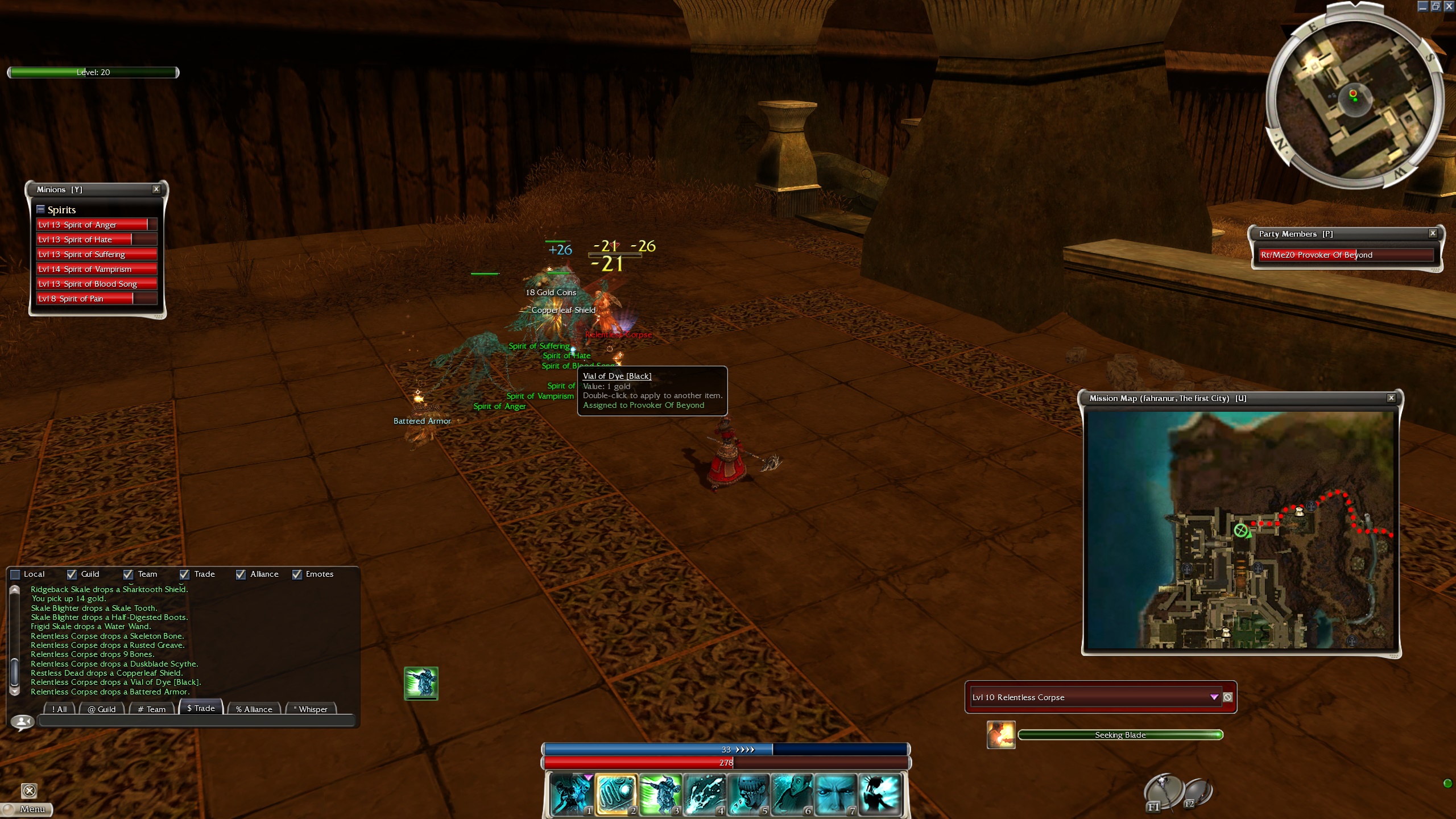Toggle the Emotes chat filter checkbox

297,574
